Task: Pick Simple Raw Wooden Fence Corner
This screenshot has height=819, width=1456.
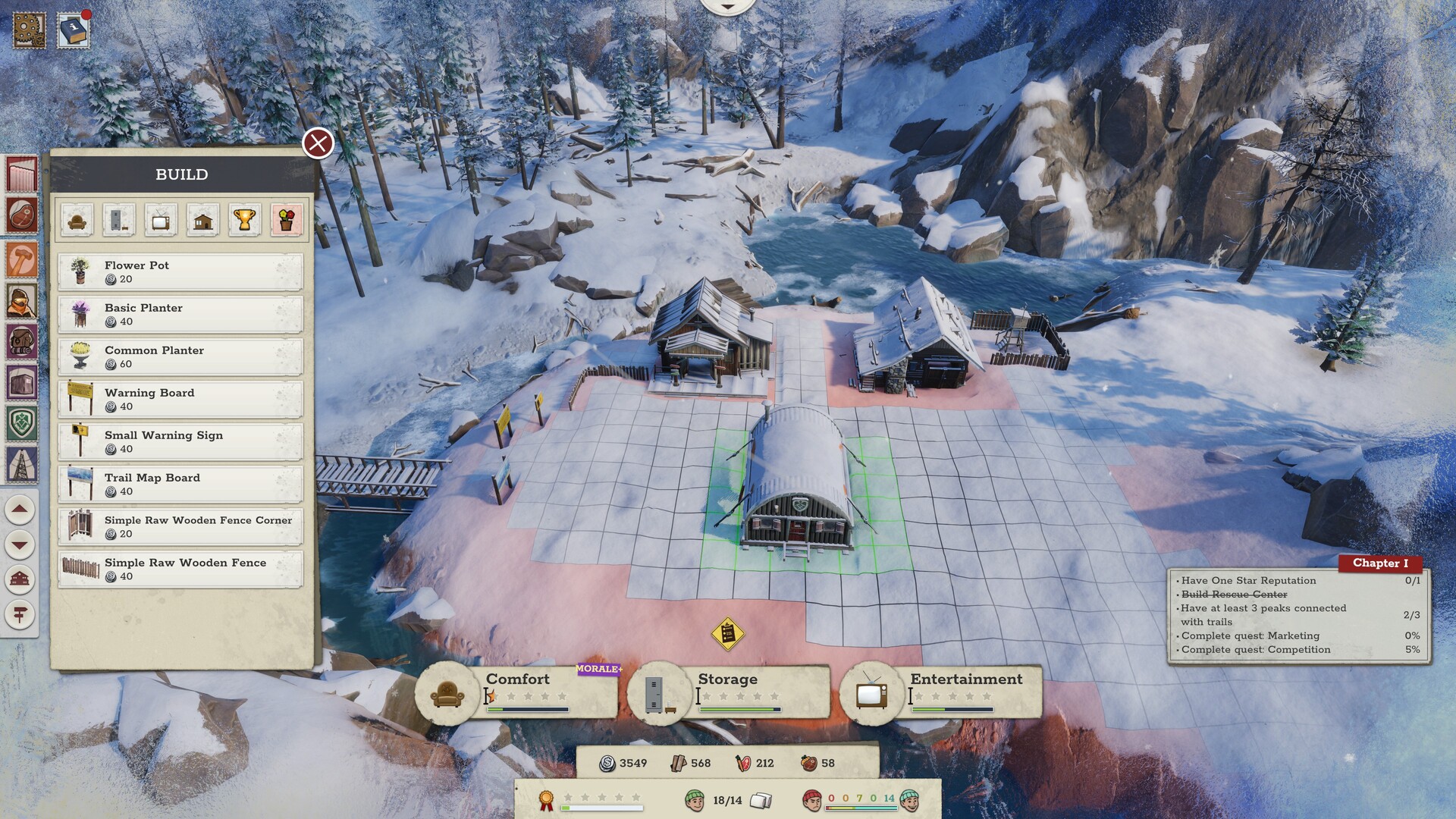Action: [x=180, y=527]
